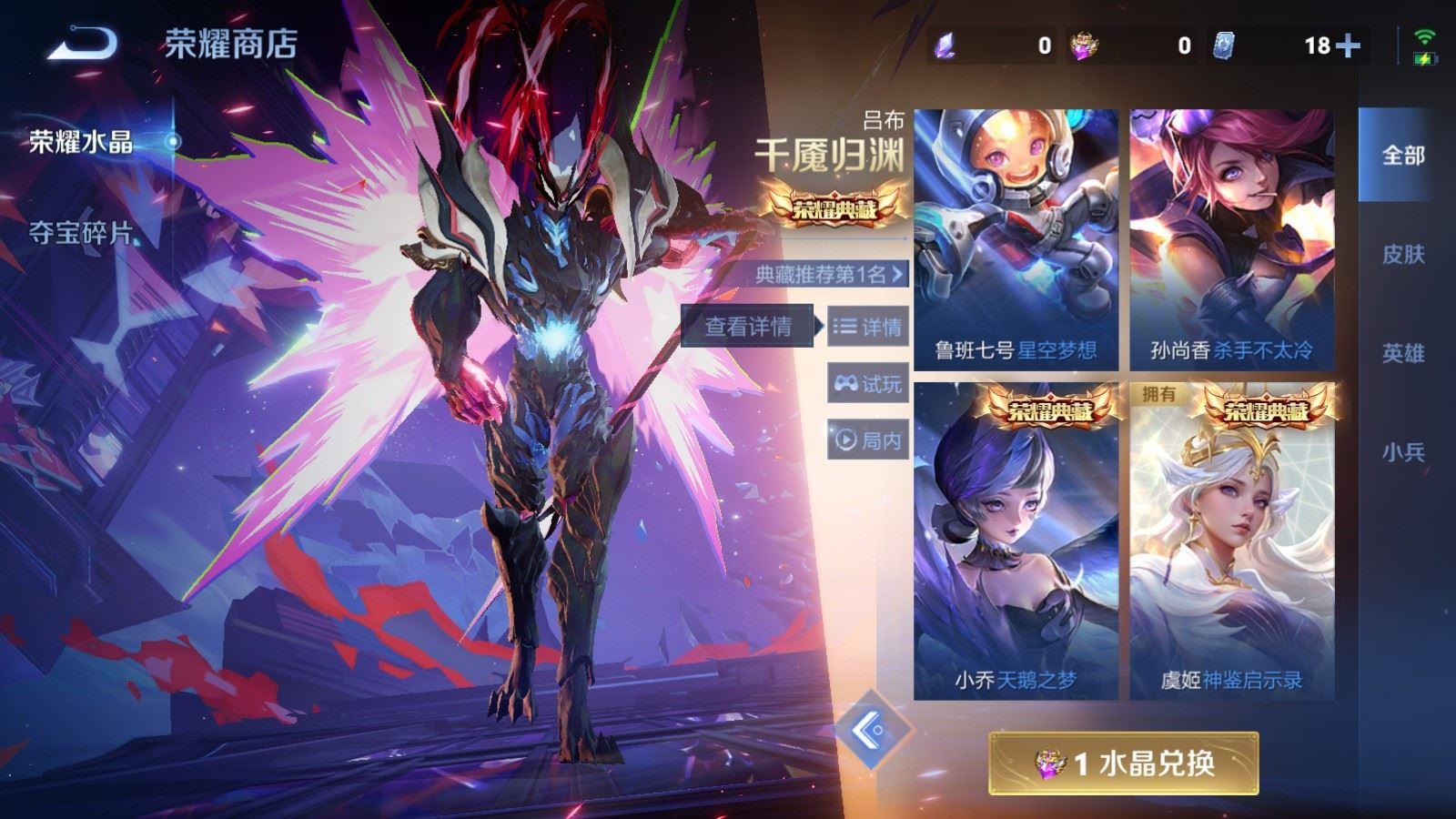Watch the 局内 in-game preview

click(x=867, y=440)
